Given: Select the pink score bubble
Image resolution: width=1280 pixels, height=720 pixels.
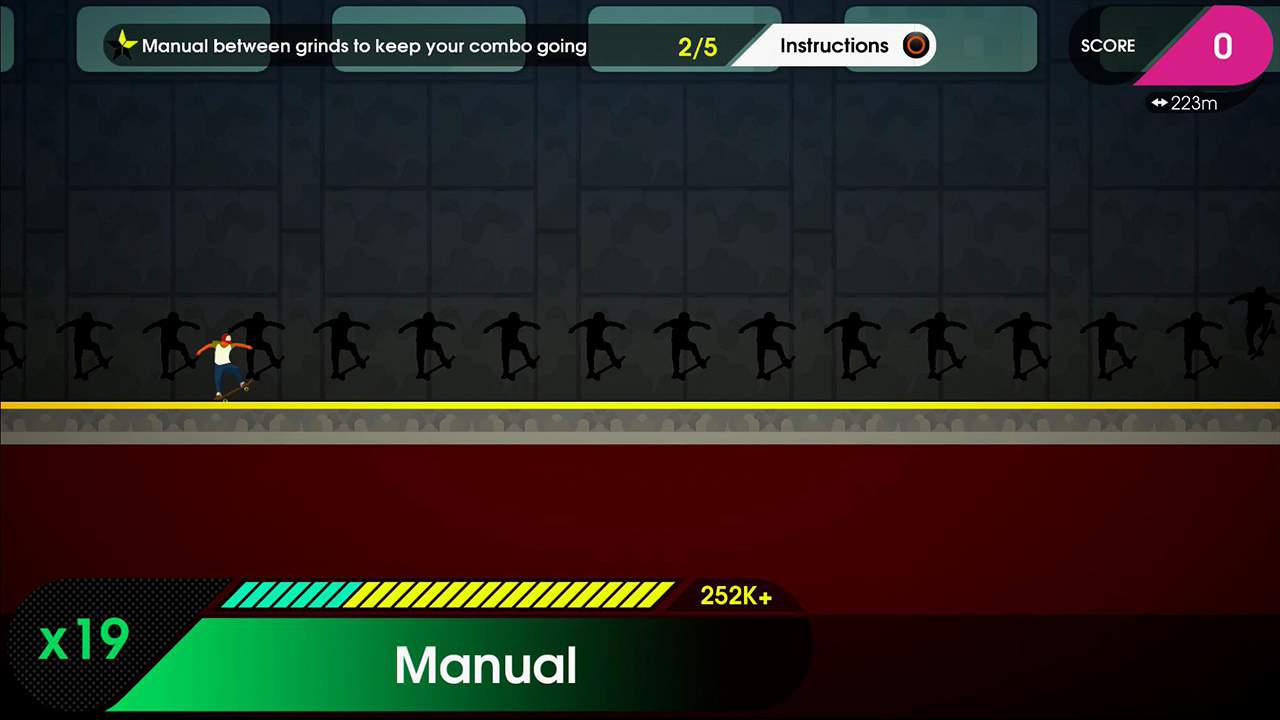Looking at the screenshot, I should click(1222, 47).
